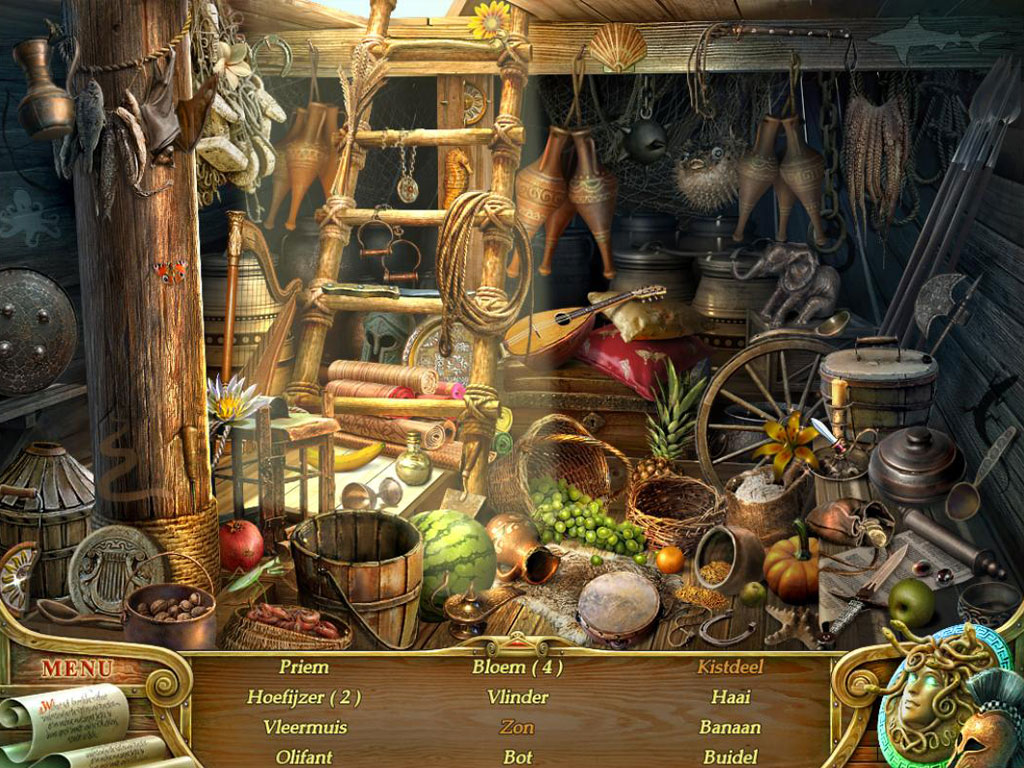The width and height of the screenshot is (1024, 768).
Task: Choose the 'Zon' list entry
Action: tap(517, 727)
